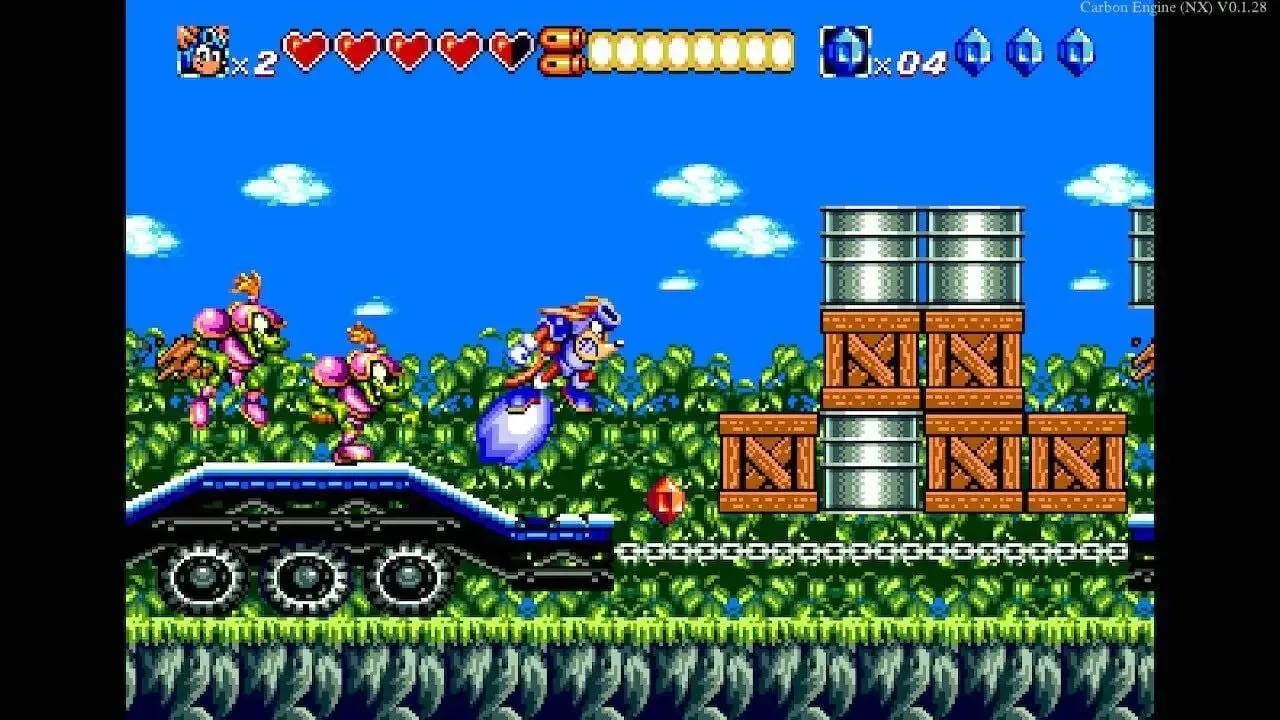Click the chain-link fence section near the crates
This screenshot has width=1280, height=720.
click(880, 549)
